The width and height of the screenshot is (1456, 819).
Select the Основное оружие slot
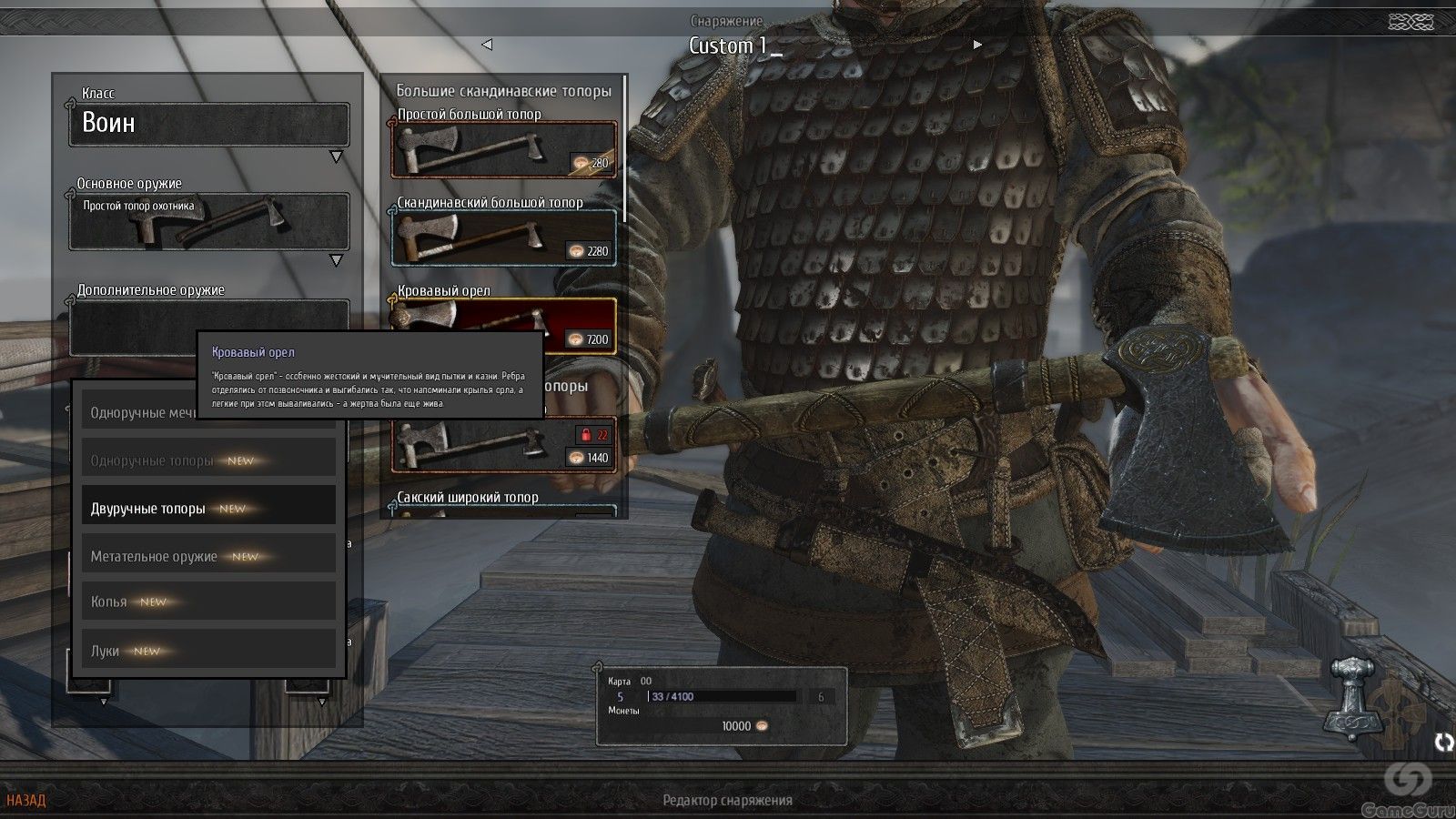tap(208, 221)
